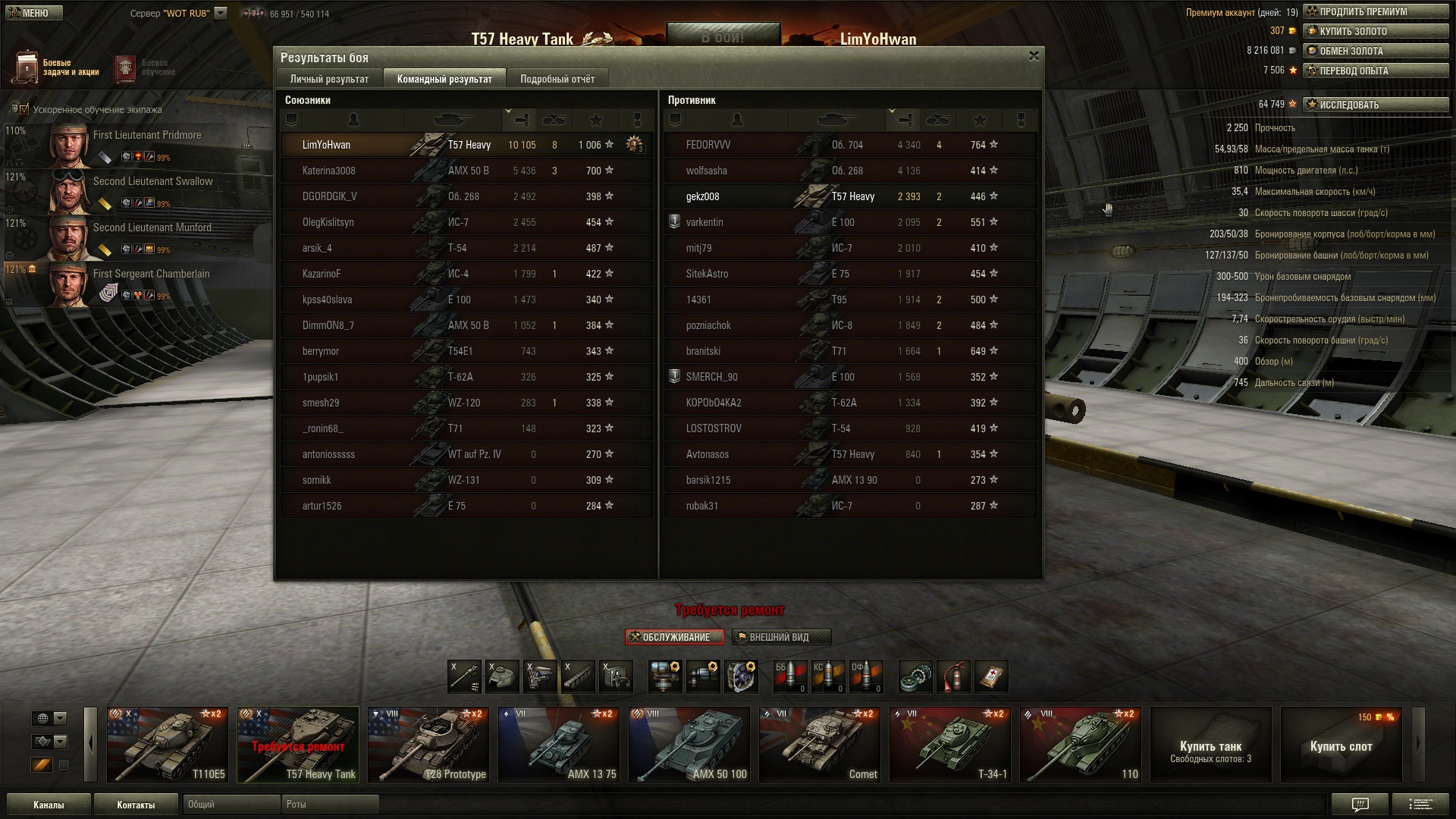This screenshot has width=1456, height=819.
Task: Switch to the Личный результат tab
Action: [329, 79]
